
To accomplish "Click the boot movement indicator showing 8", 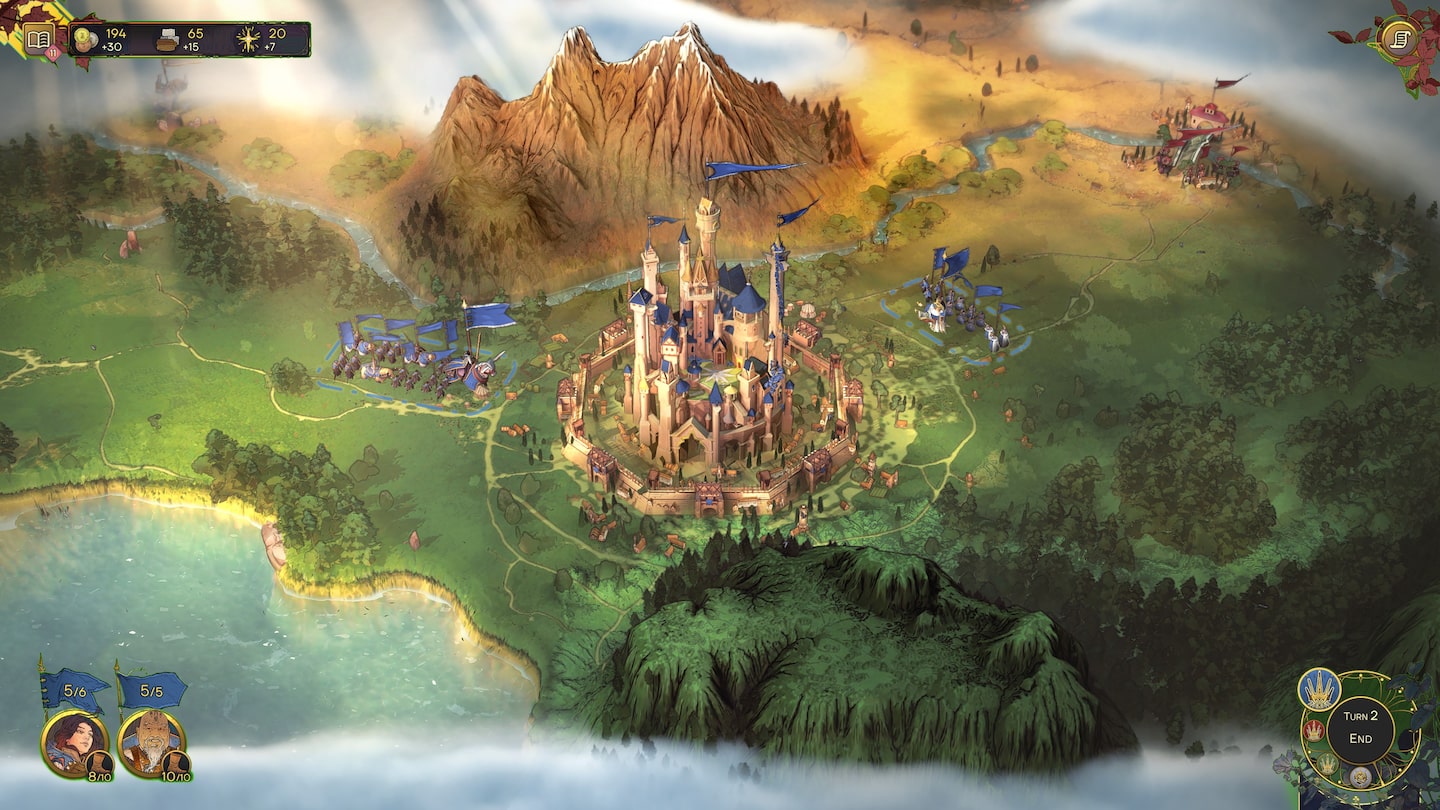I will (99, 764).
